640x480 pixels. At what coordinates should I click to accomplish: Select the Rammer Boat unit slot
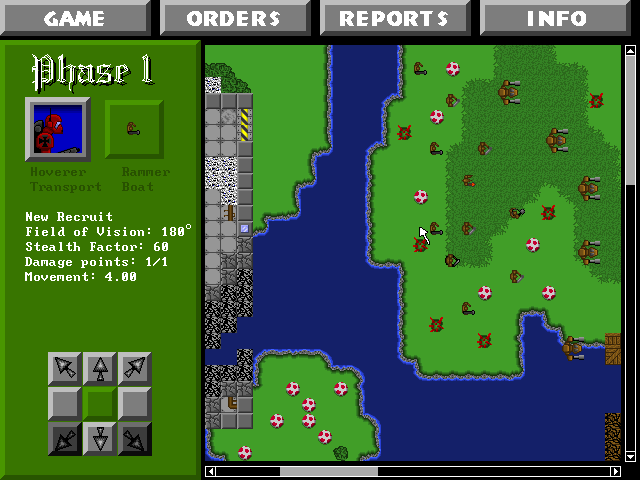coord(133,130)
